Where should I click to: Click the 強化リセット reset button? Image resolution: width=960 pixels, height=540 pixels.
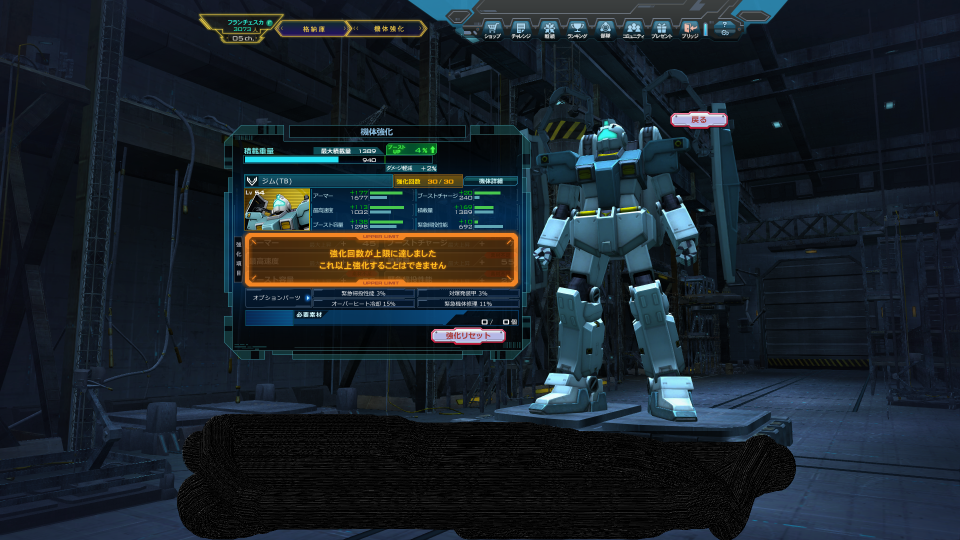468,336
